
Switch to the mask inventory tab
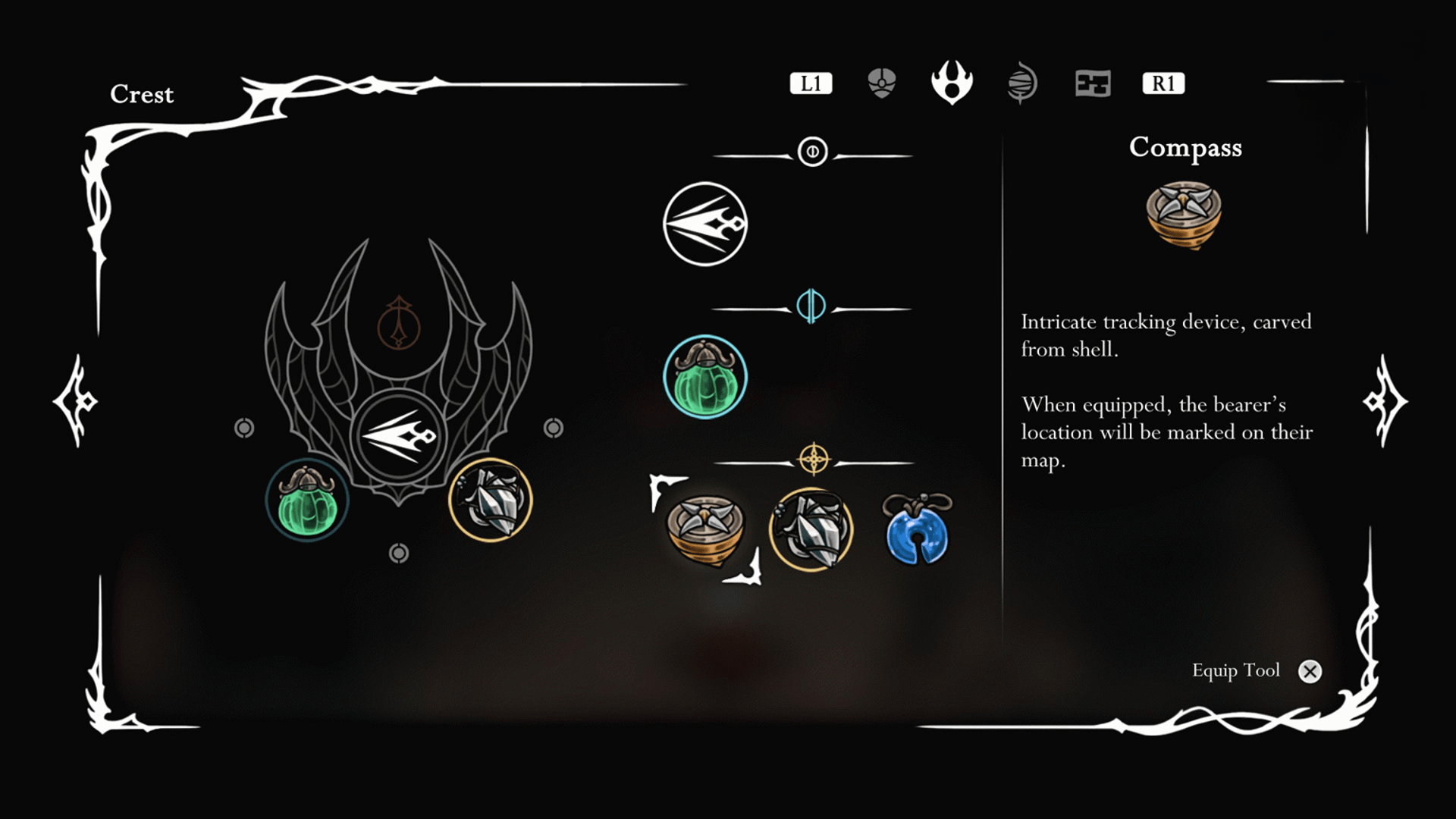881,83
